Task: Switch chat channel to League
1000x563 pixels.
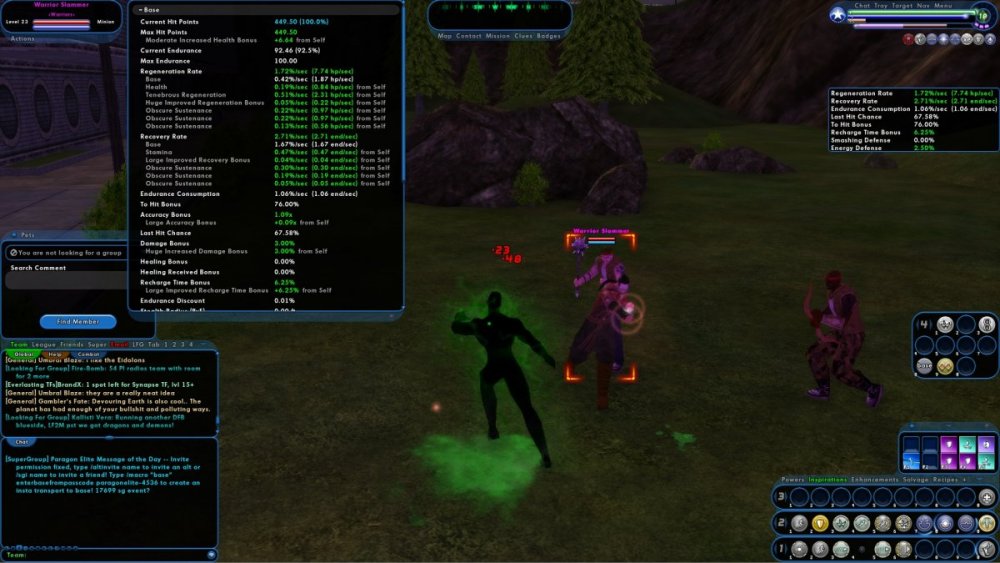Action: coord(43,345)
